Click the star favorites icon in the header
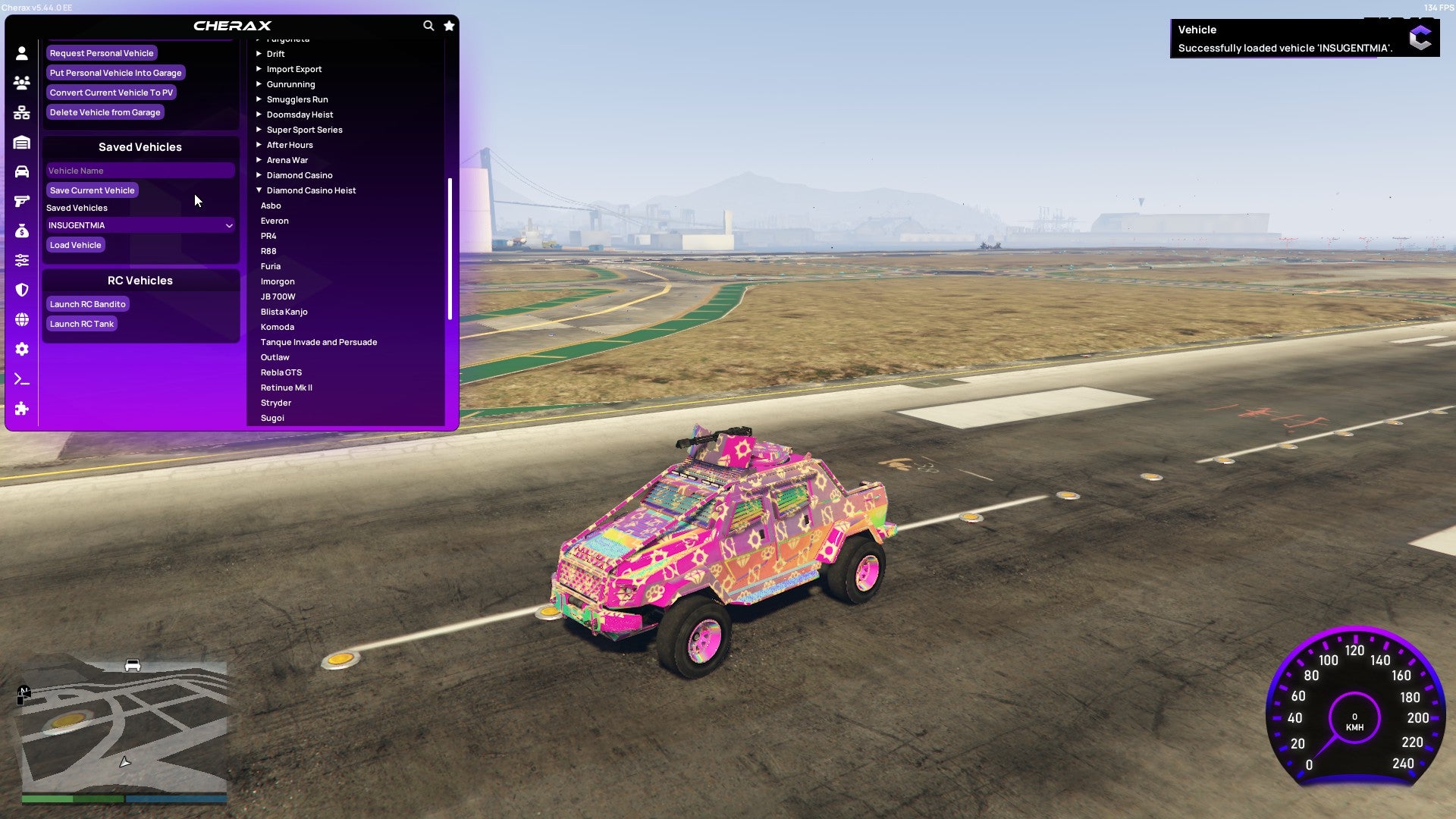This screenshot has height=819, width=1456. 449,25
